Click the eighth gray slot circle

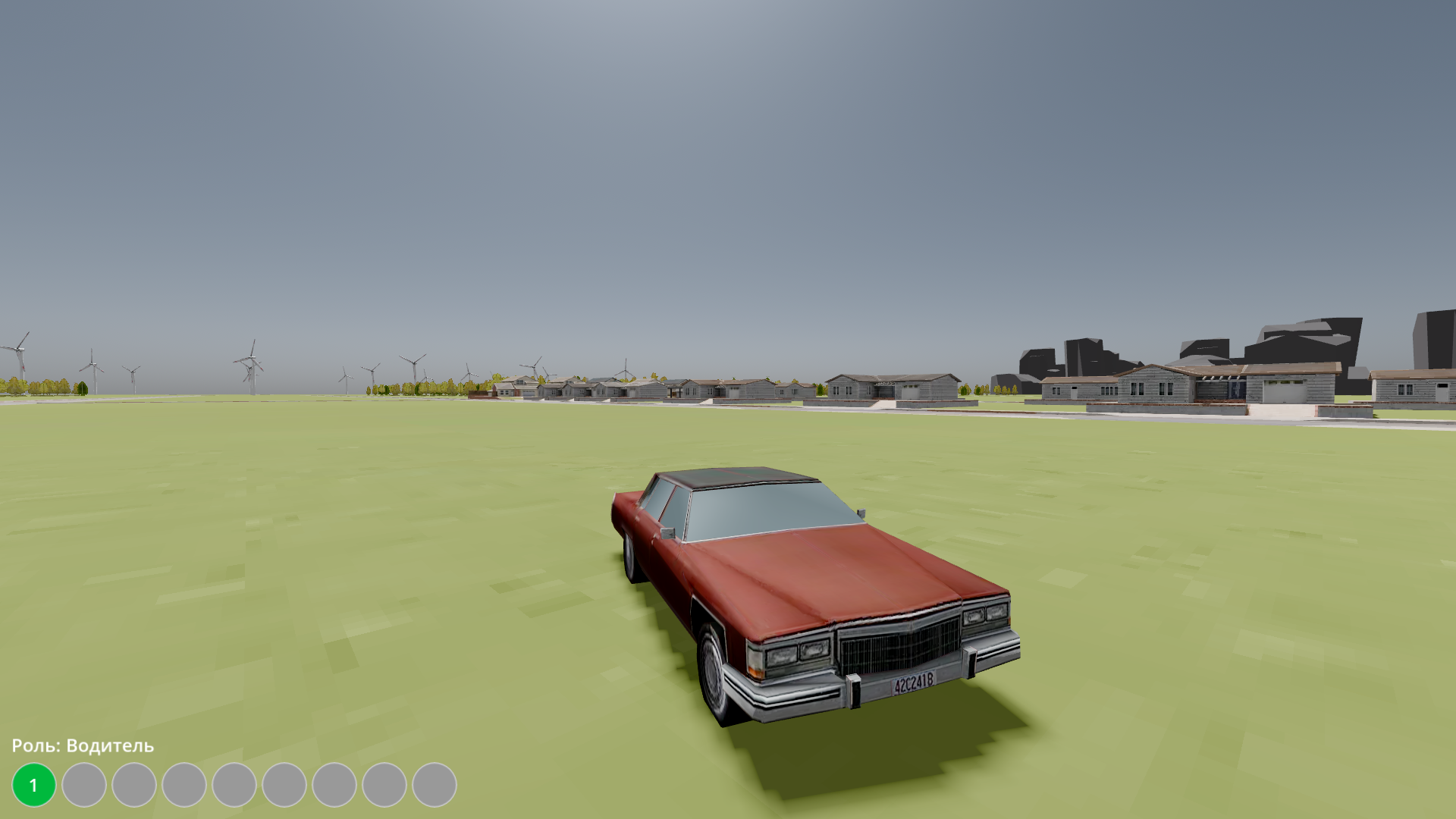click(384, 784)
